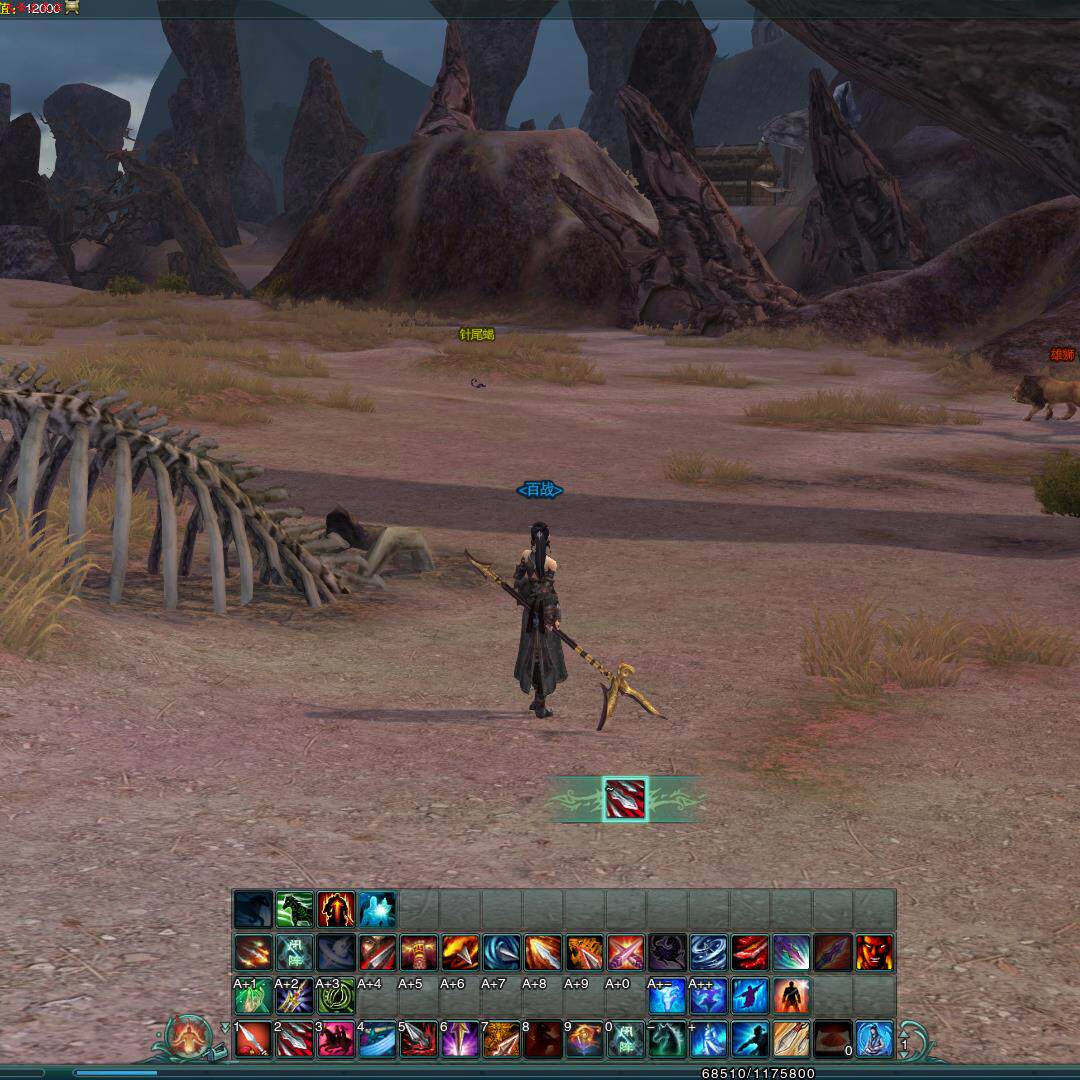Click the highlighted red spear skill popup
The height and width of the screenshot is (1080, 1080).
click(x=625, y=799)
